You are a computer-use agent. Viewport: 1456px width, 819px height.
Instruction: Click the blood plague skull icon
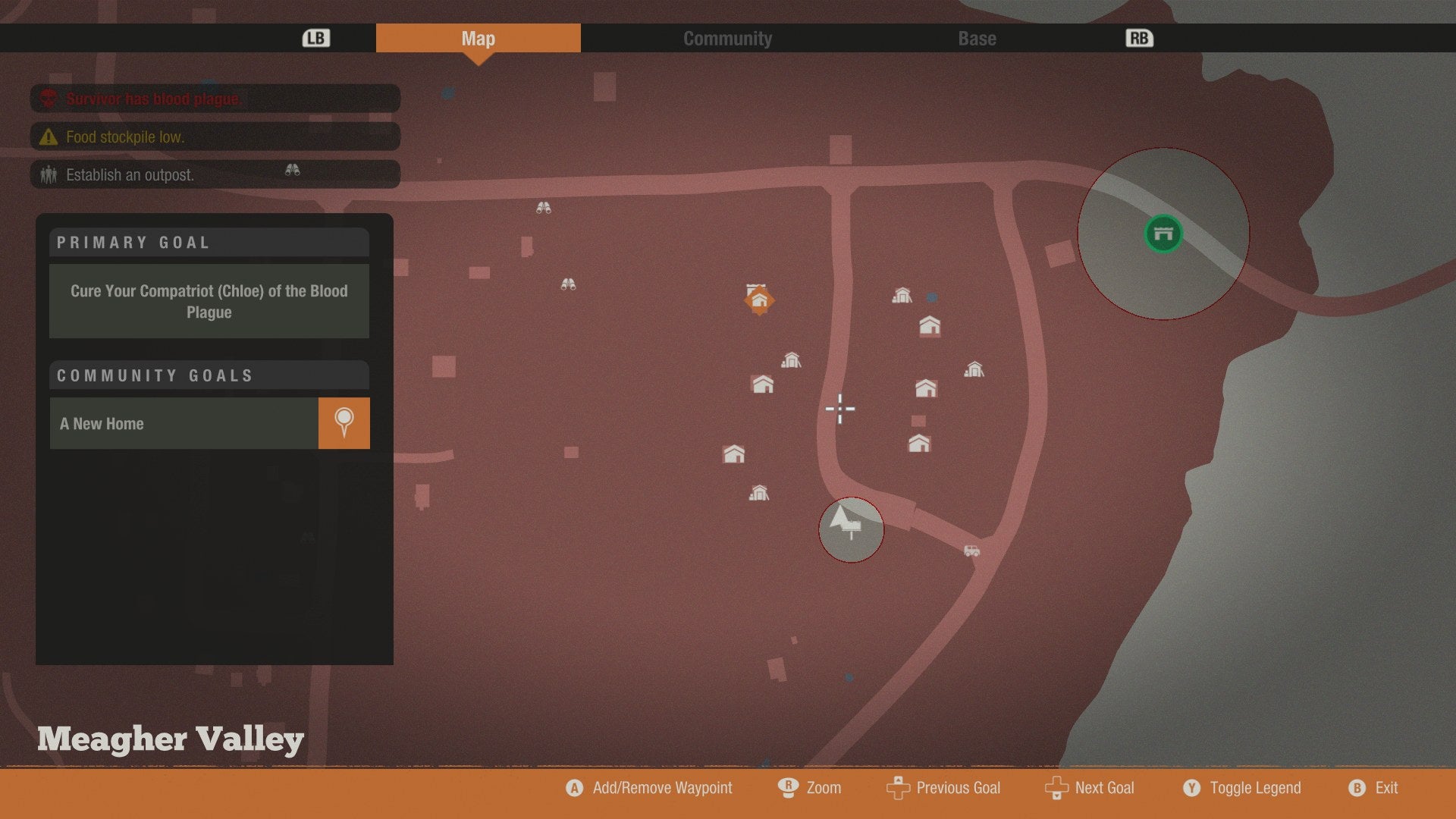[47, 99]
